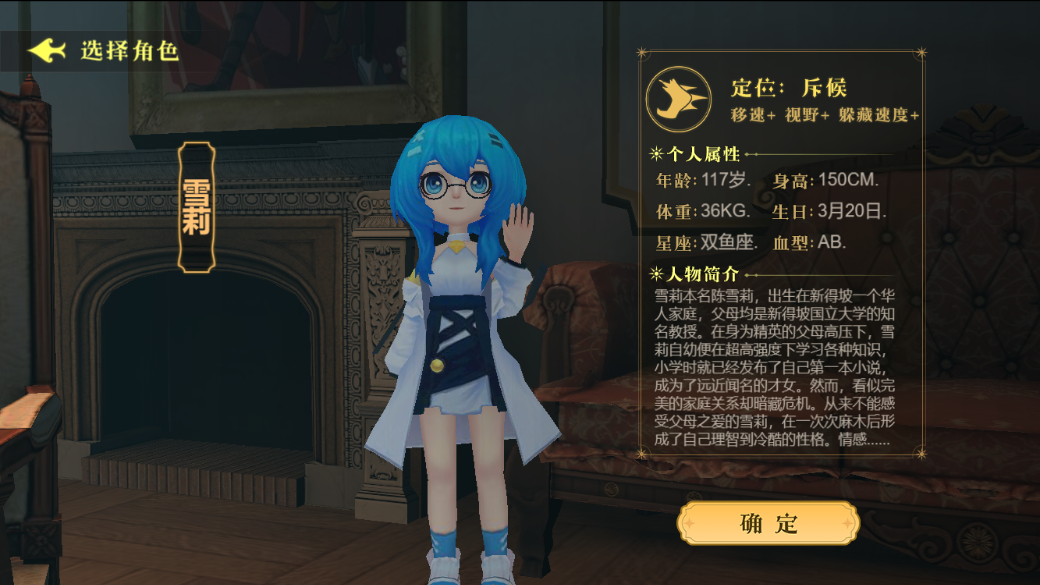
Task: Select the 雪莉 character name banner
Action: 196,207
